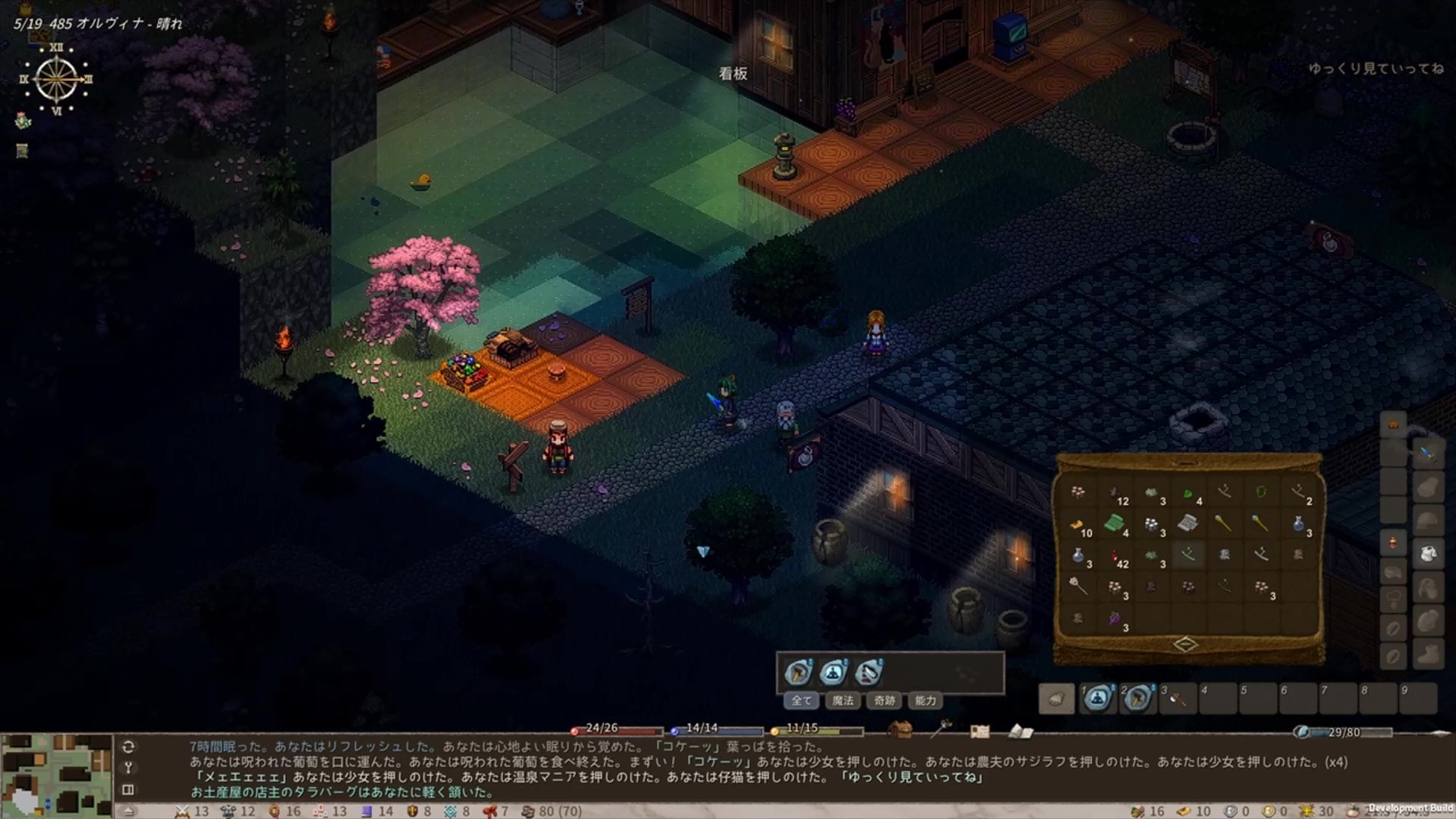Select the purple grapes stack in inventory

1116,619
